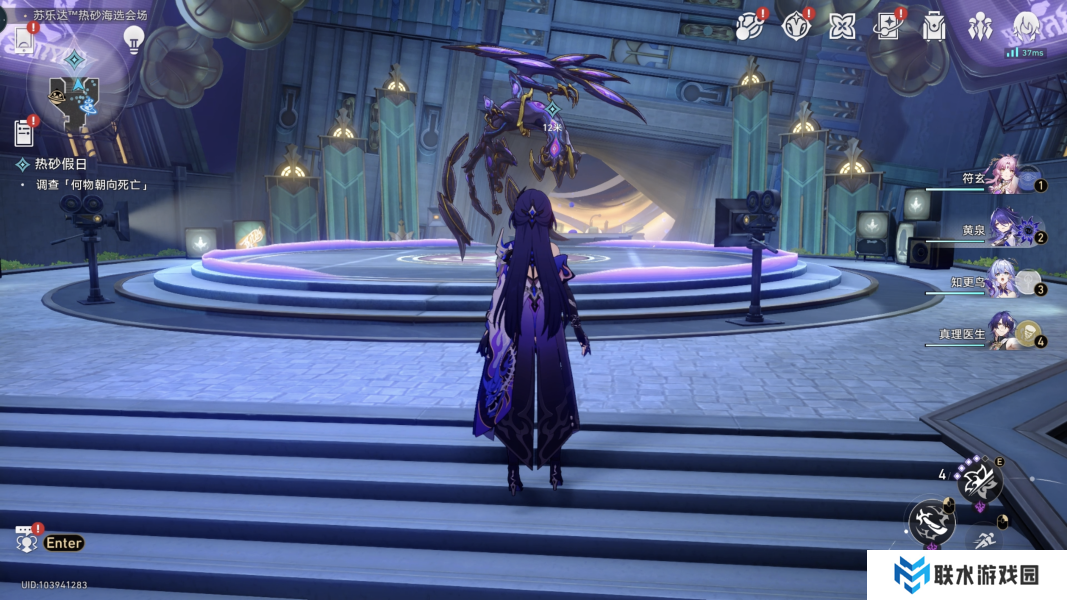Open the chat icon beside Enter
1067x600 pixels.
click(x=26, y=540)
